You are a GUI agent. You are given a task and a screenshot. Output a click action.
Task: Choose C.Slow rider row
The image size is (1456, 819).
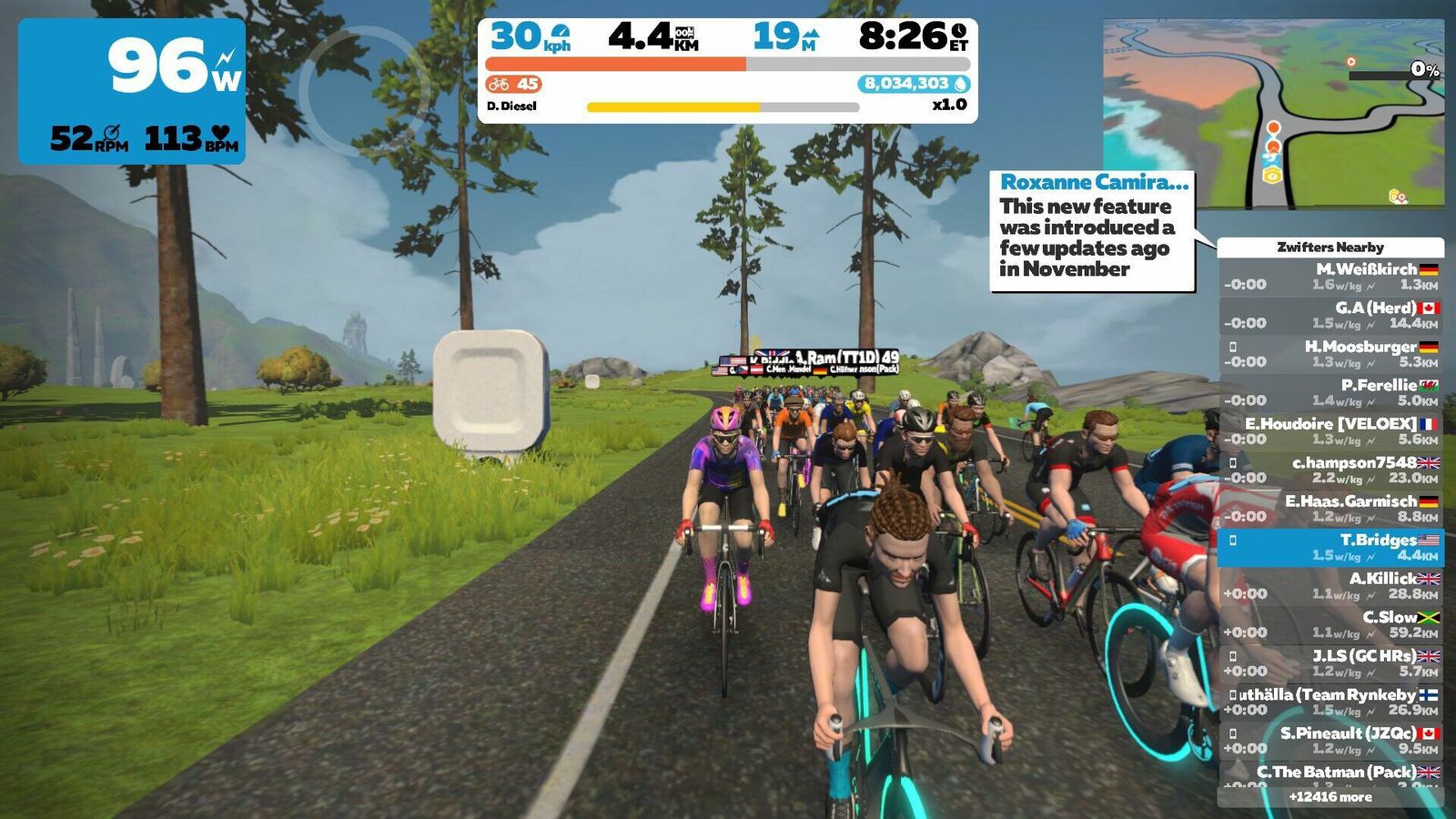click(x=1330, y=624)
